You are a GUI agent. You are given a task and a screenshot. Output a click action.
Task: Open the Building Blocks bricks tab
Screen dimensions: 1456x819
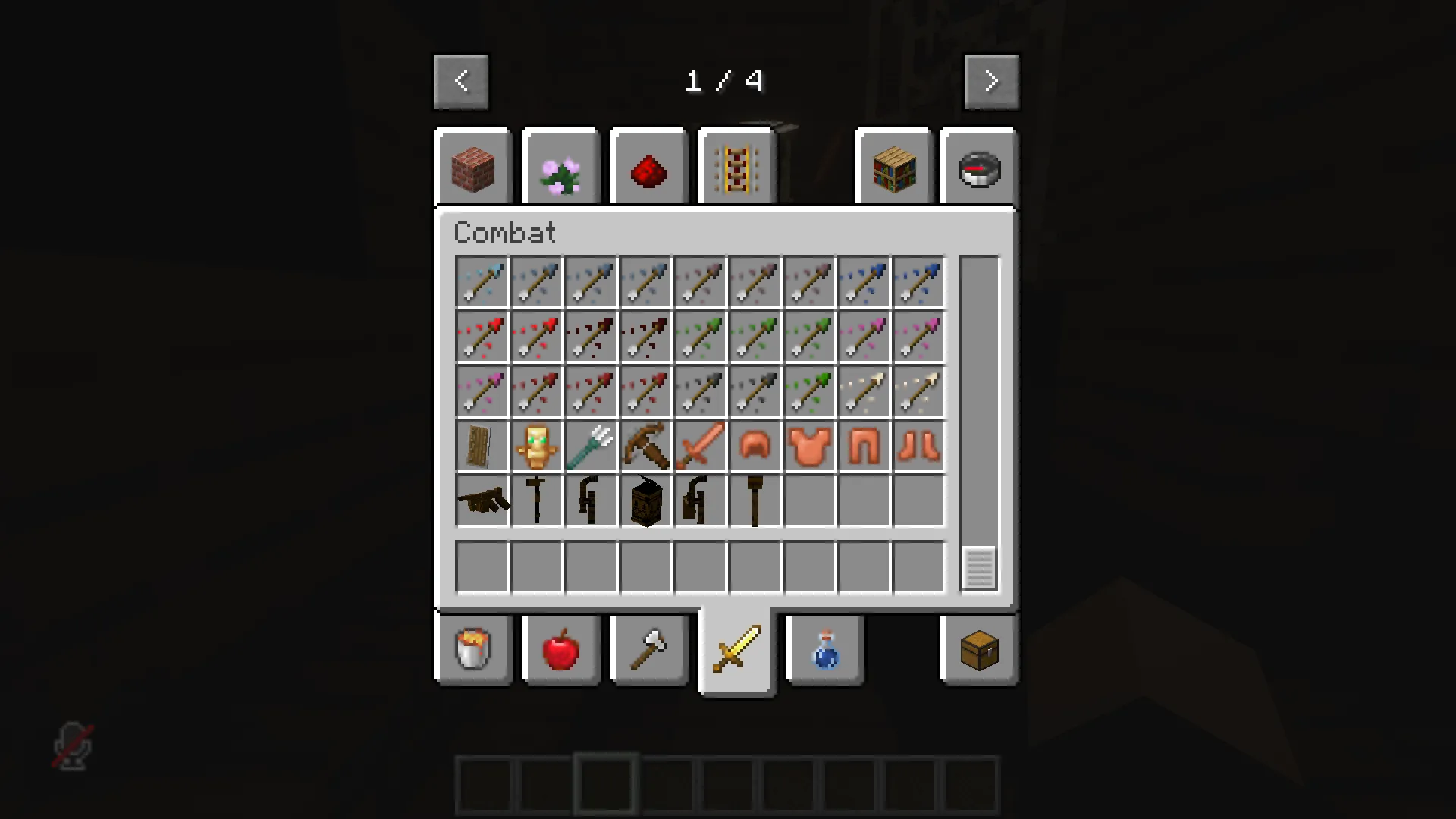point(473,167)
